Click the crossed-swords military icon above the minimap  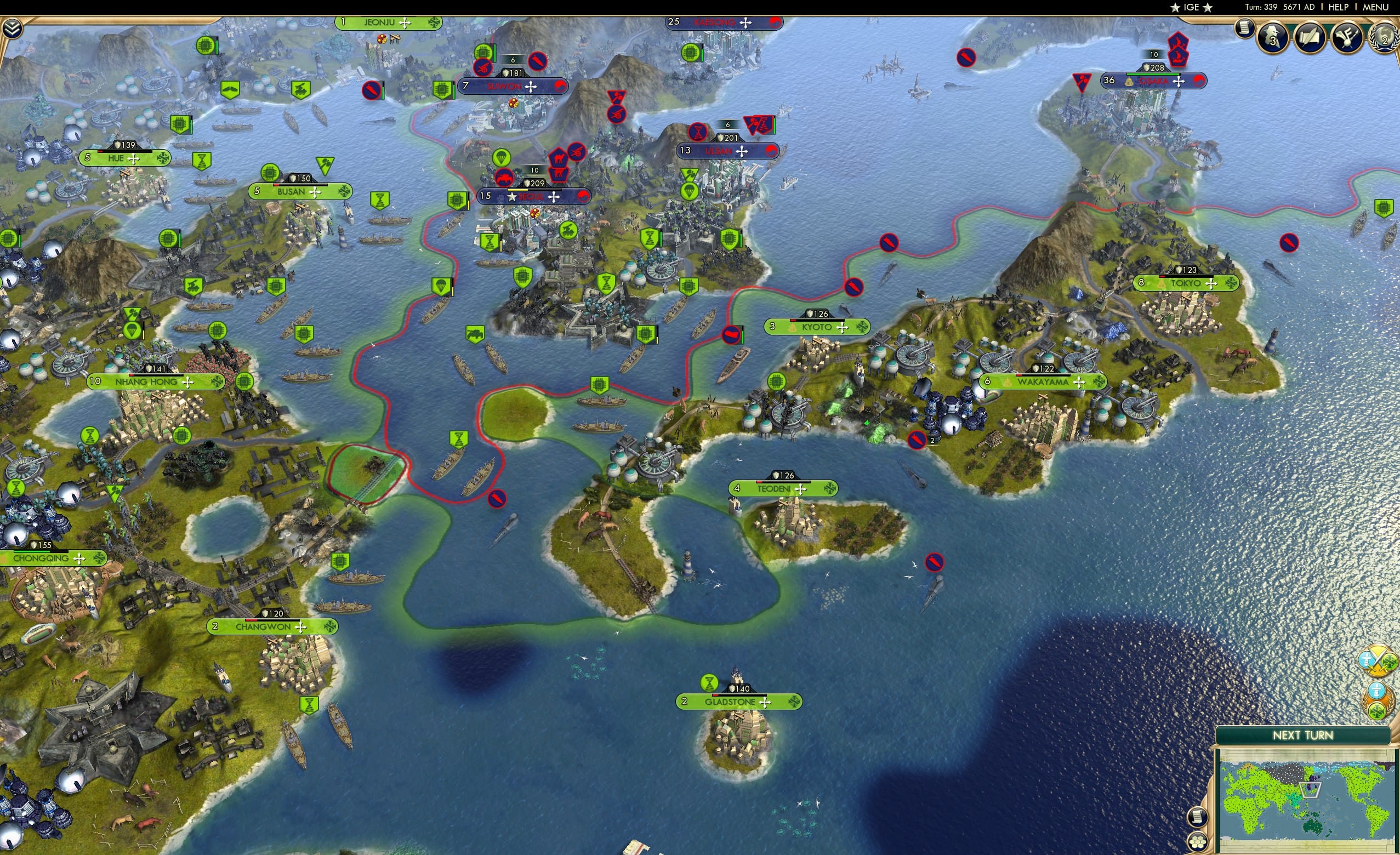pyautogui.click(x=1377, y=661)
